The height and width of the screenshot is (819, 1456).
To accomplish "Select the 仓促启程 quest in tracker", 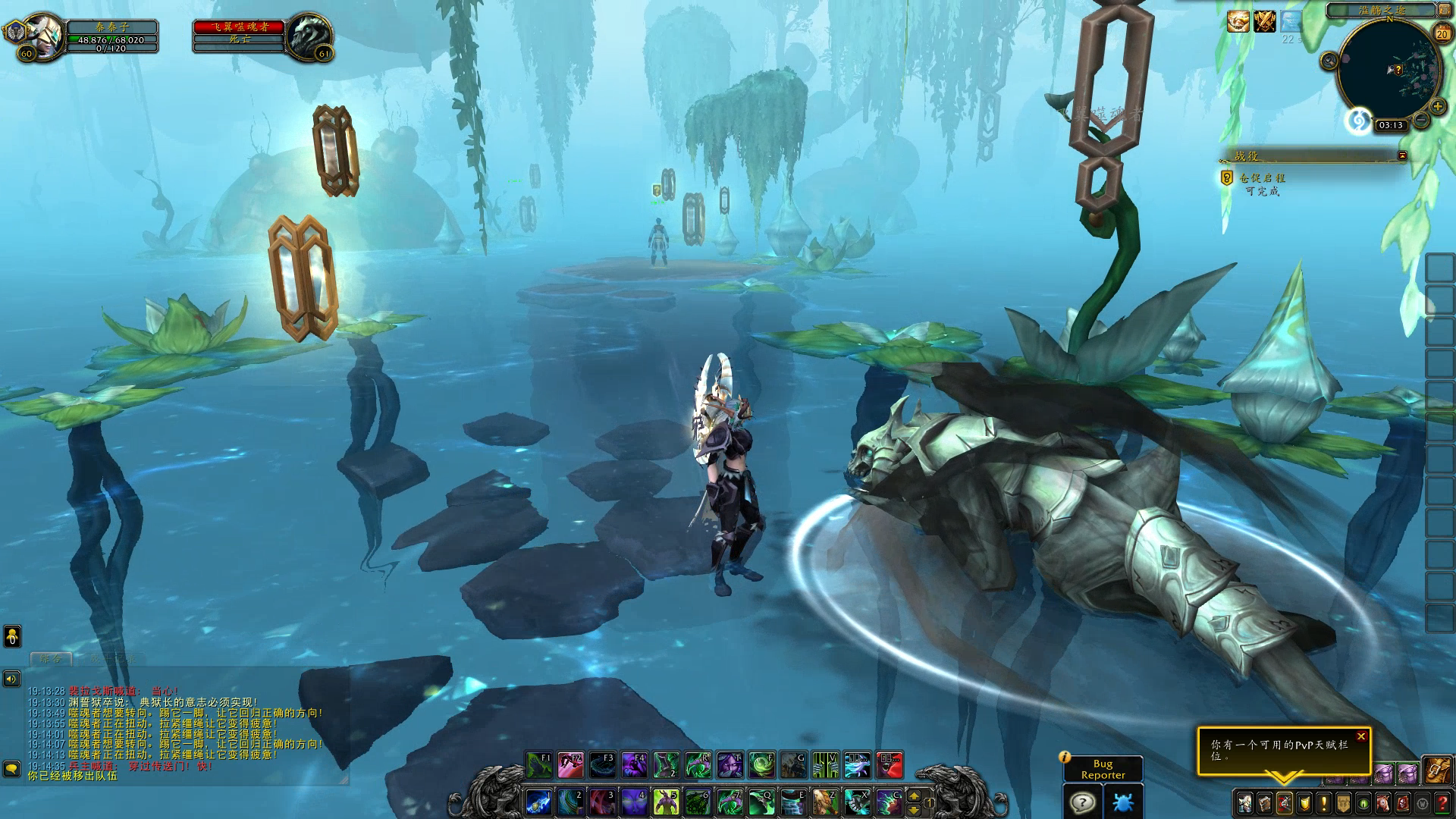I will point(1263,177).
